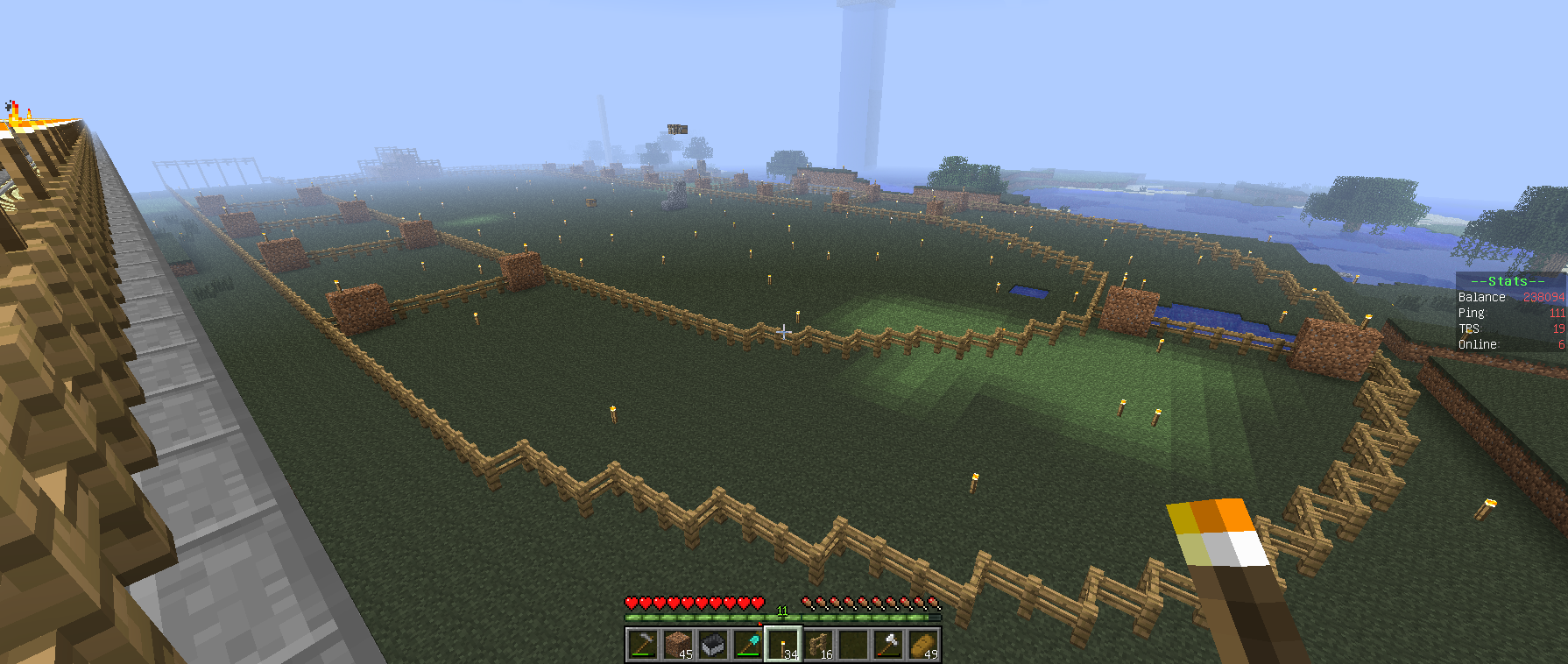
Task: Select the torch stack of 34
Action: [x=783, y=645]
